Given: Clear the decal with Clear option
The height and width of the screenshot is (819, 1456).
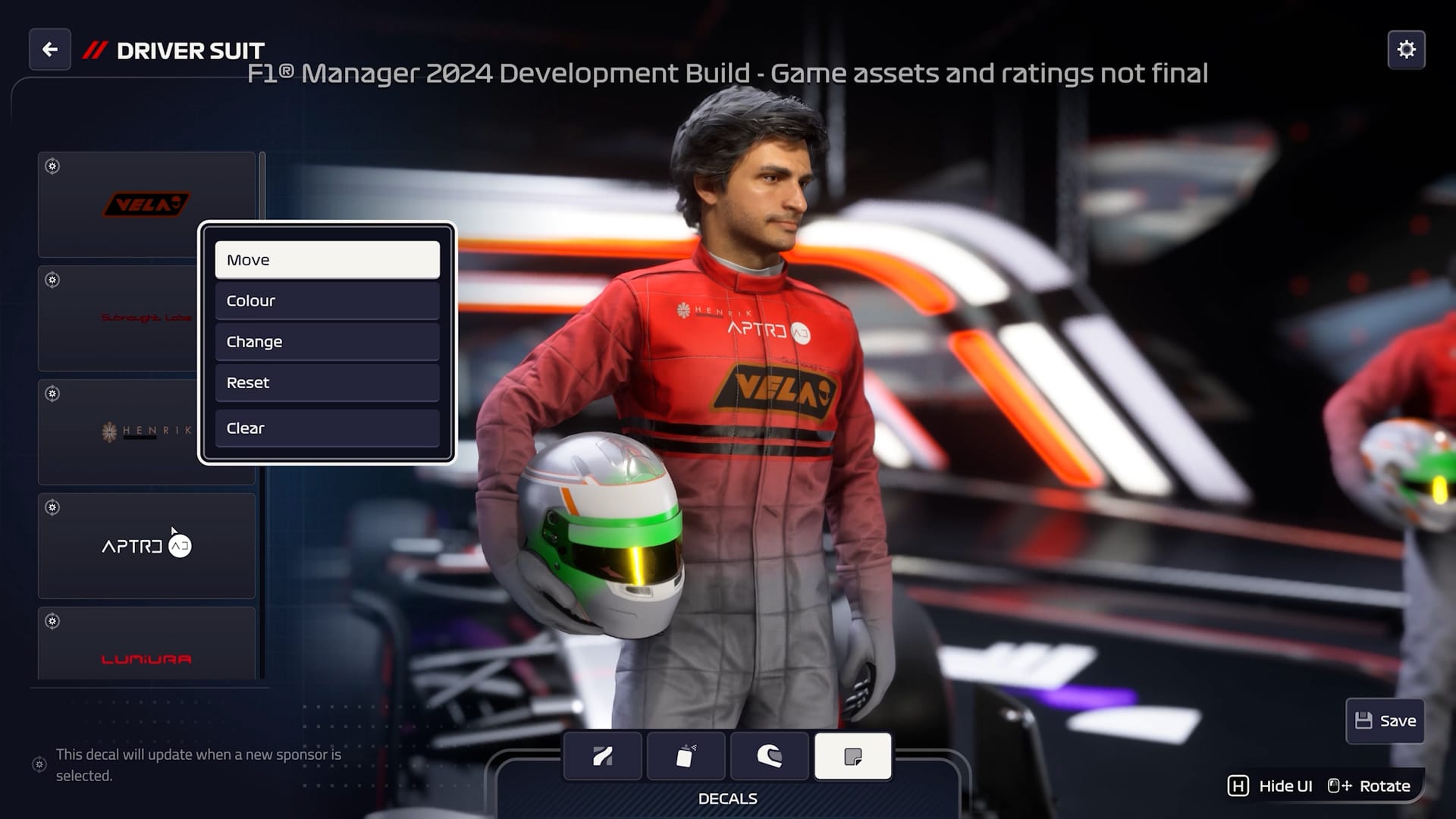Looking at the screenshot, I should (327, 428).
